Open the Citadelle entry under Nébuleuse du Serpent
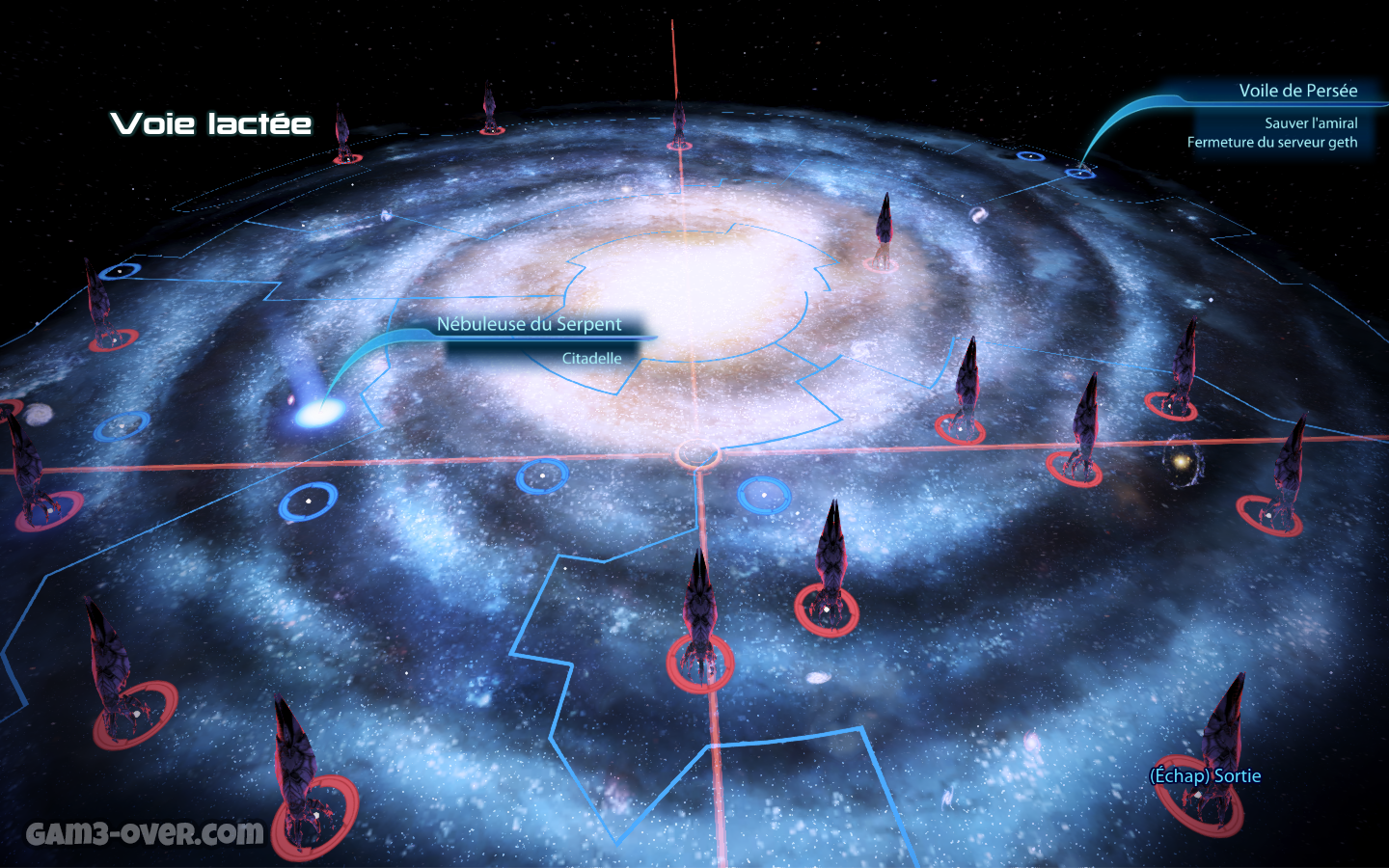 click(x=591, y=358)
